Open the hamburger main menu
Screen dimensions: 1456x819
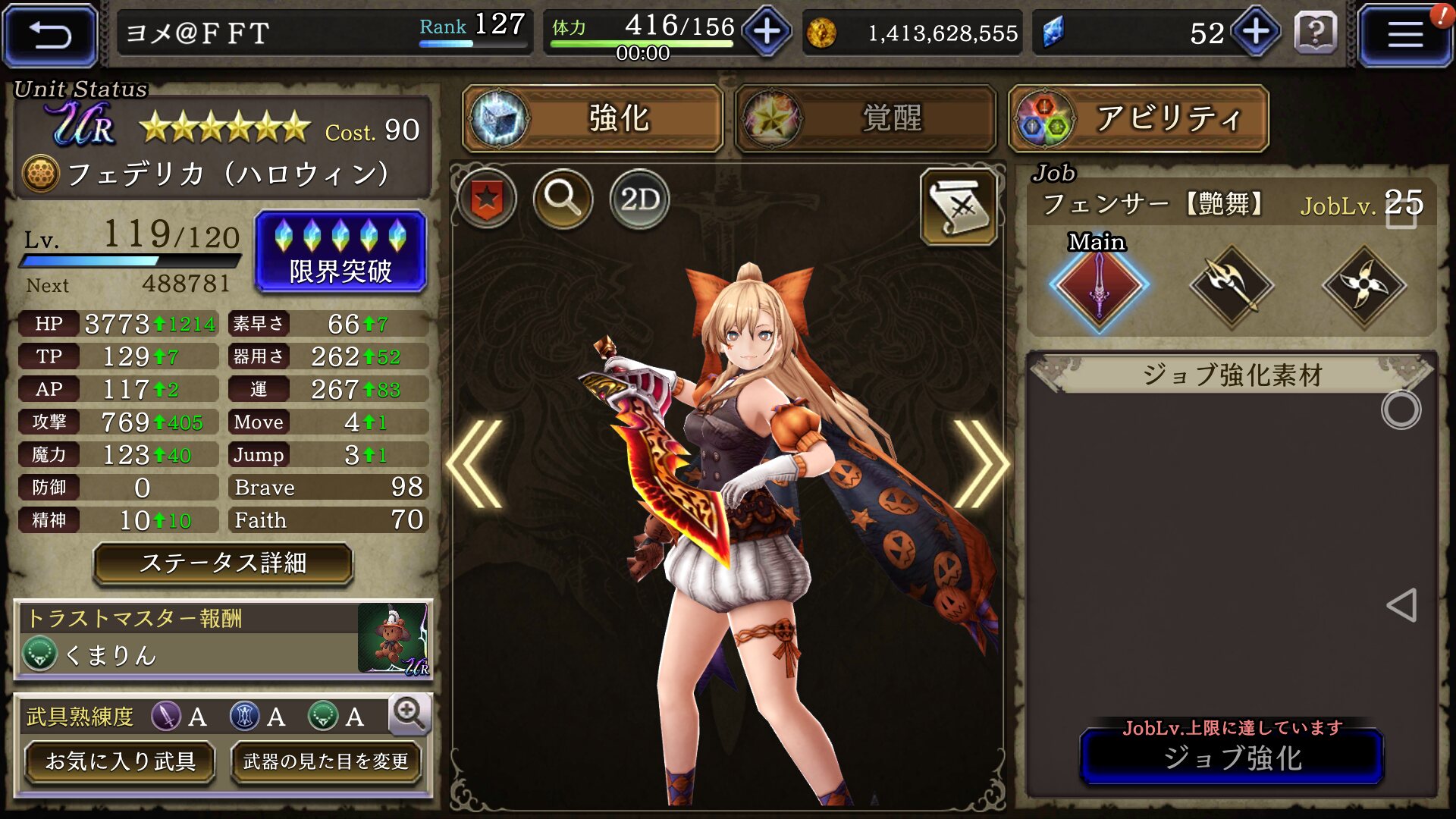pos(1404,34)
